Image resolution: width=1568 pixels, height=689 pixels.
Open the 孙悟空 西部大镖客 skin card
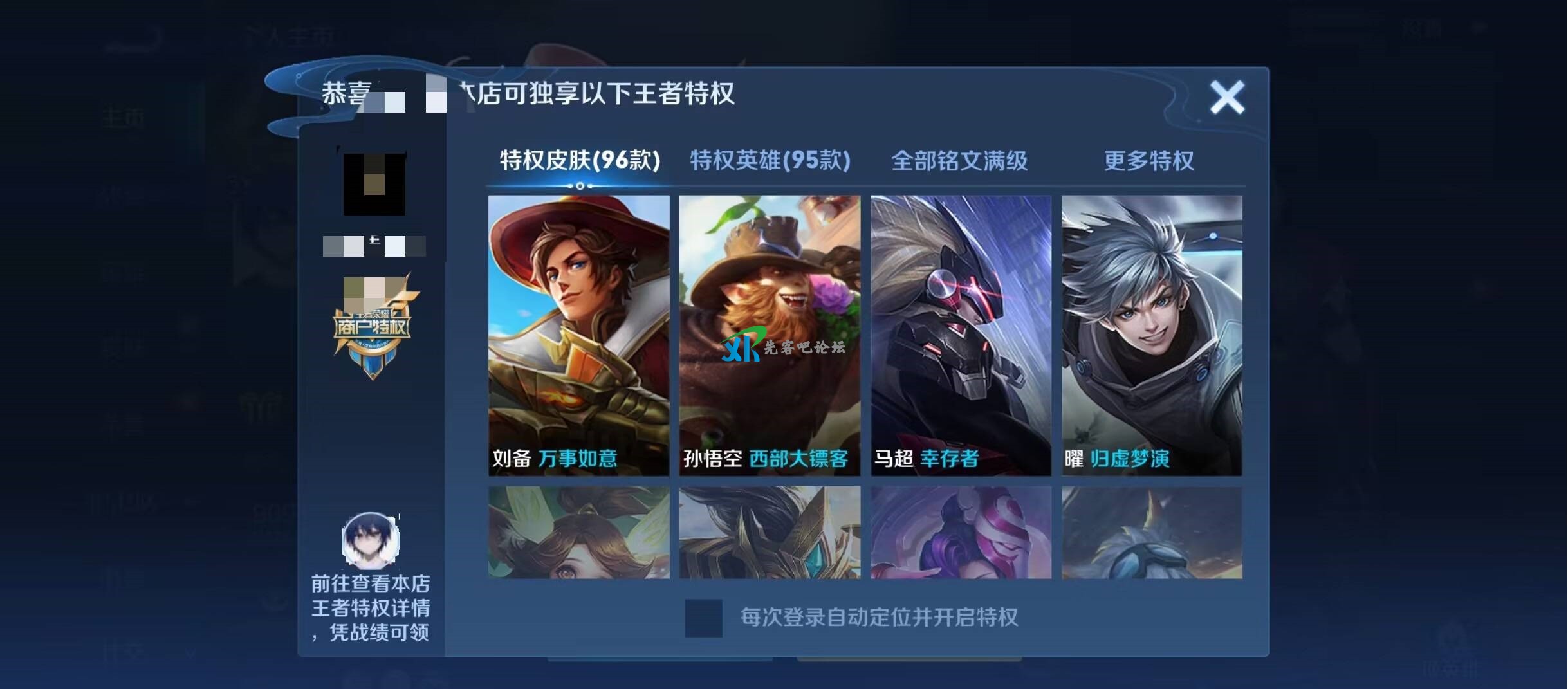click(x=769, y=341)
